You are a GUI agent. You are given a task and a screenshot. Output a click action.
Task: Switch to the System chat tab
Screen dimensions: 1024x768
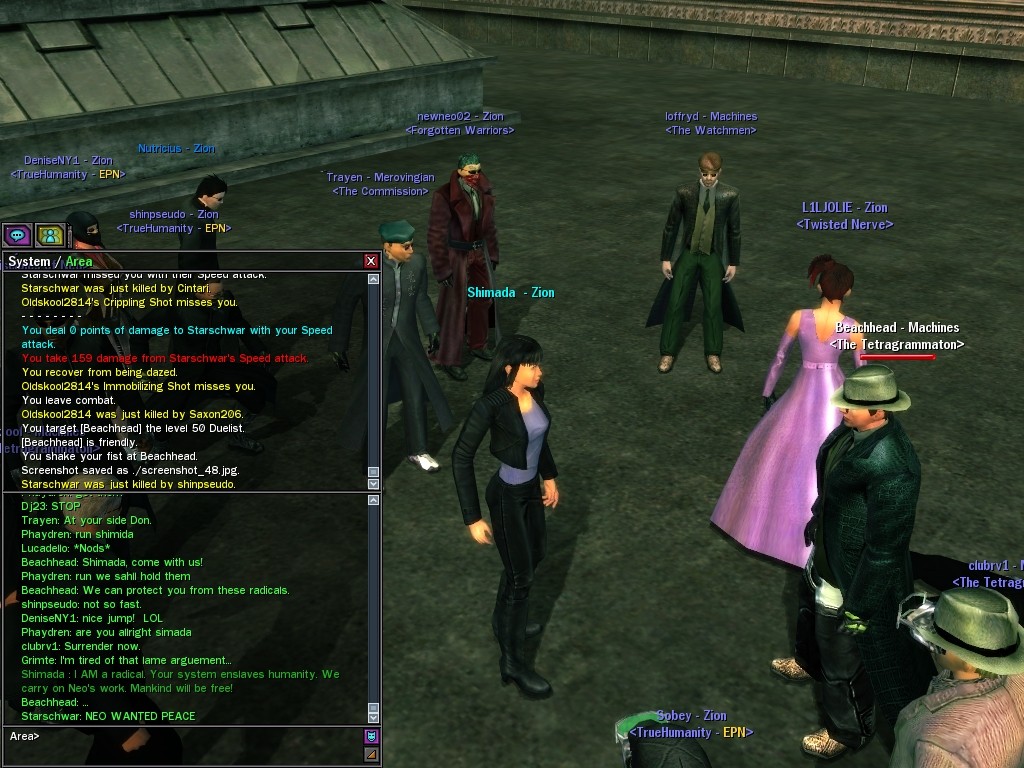pos(29,262)
